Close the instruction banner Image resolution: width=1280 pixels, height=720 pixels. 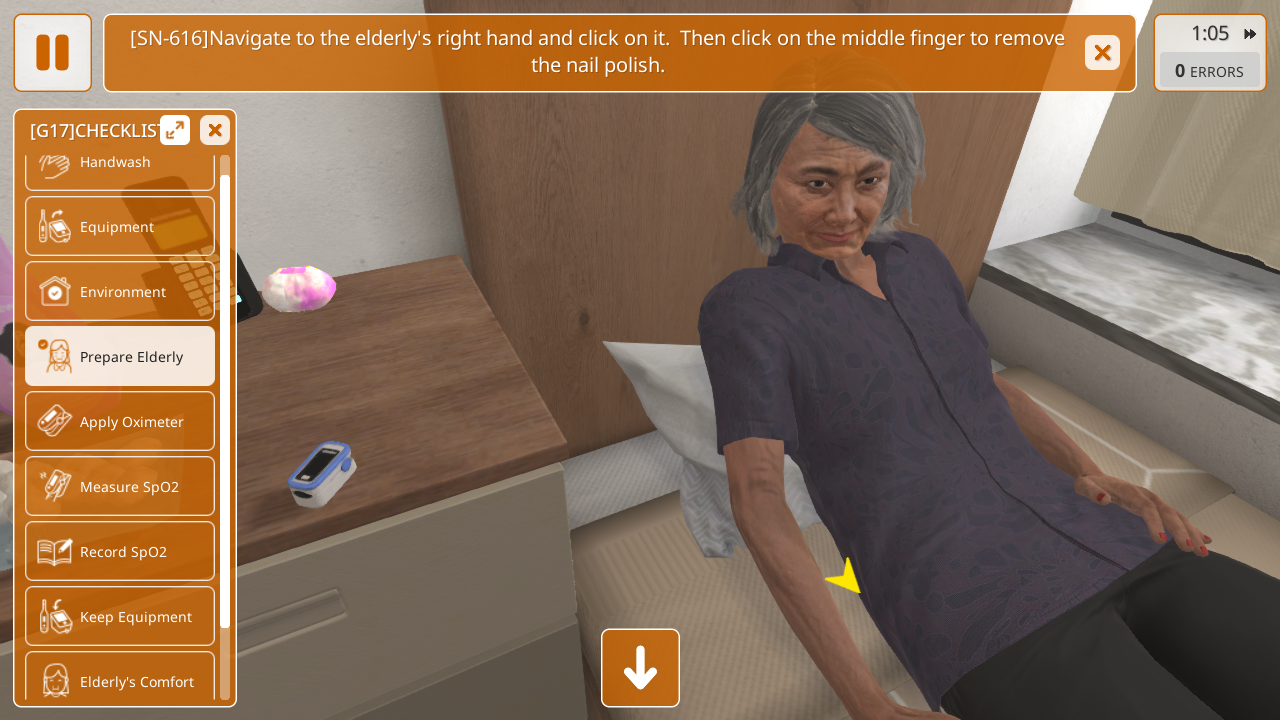pos(1102,53)
